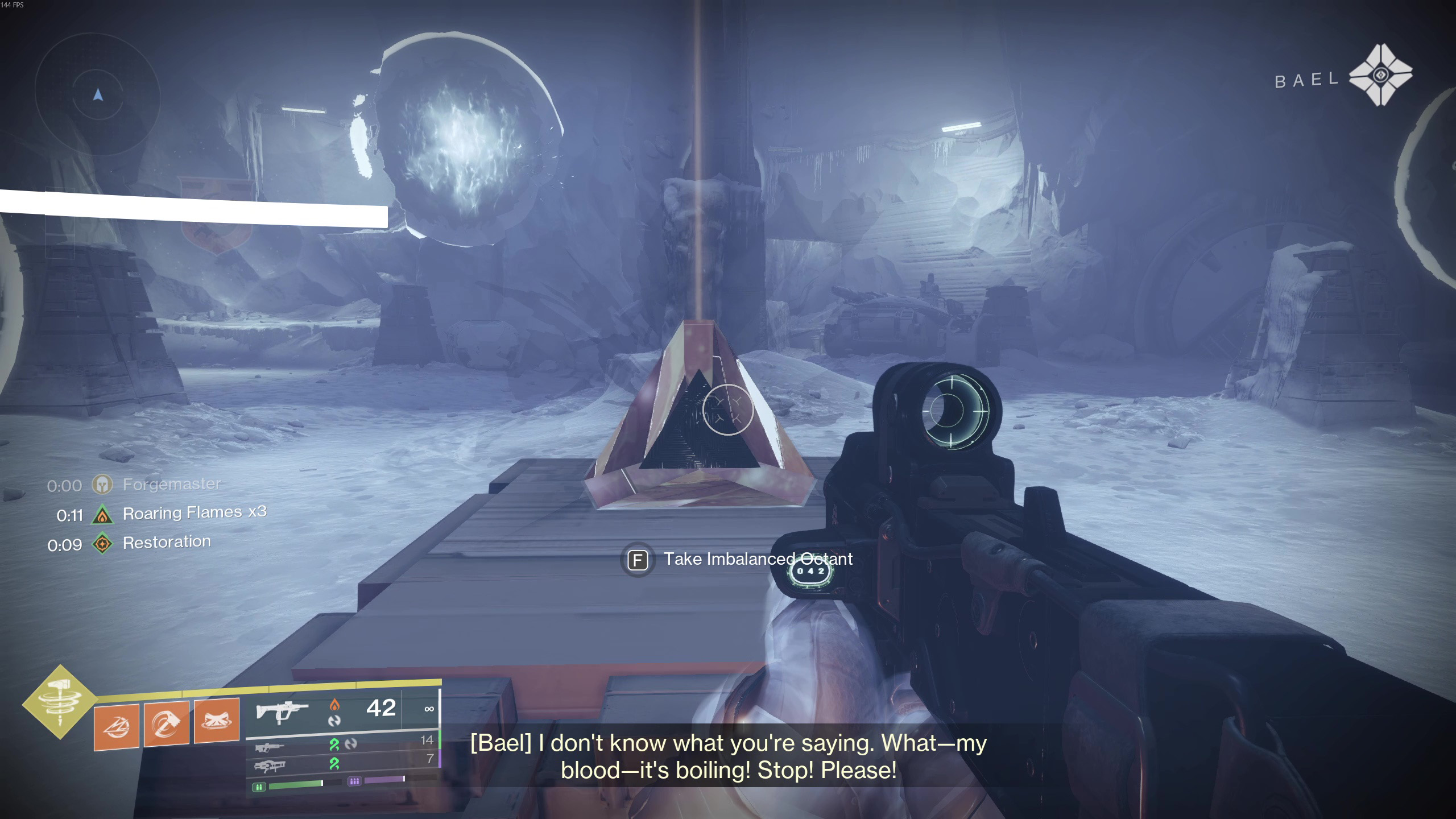The image size is (1456, 819).
Task: Choose the heavy weapon with 7 ammo
Action: tap(270, 766)
